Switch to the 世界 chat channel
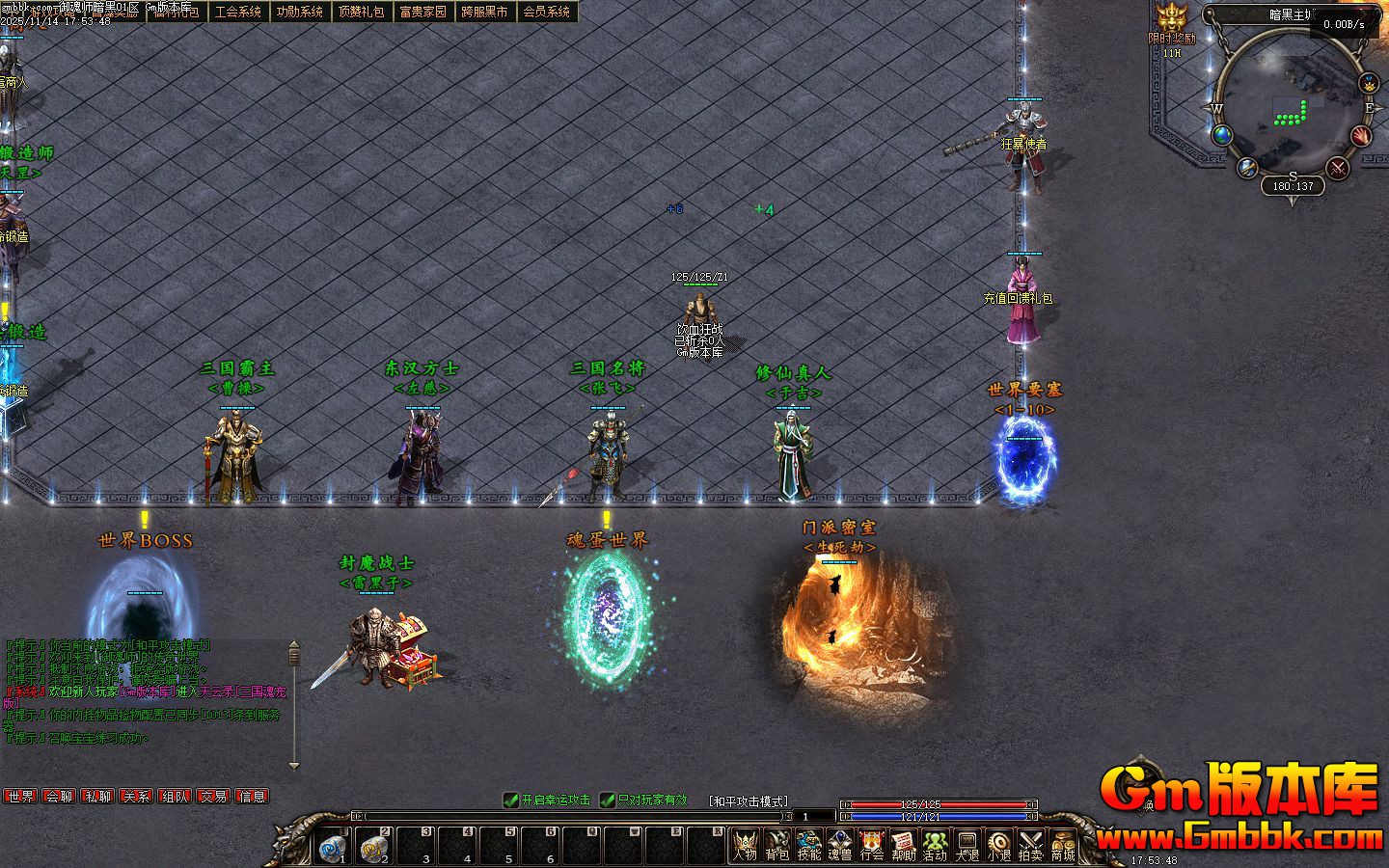 [20, 797]
